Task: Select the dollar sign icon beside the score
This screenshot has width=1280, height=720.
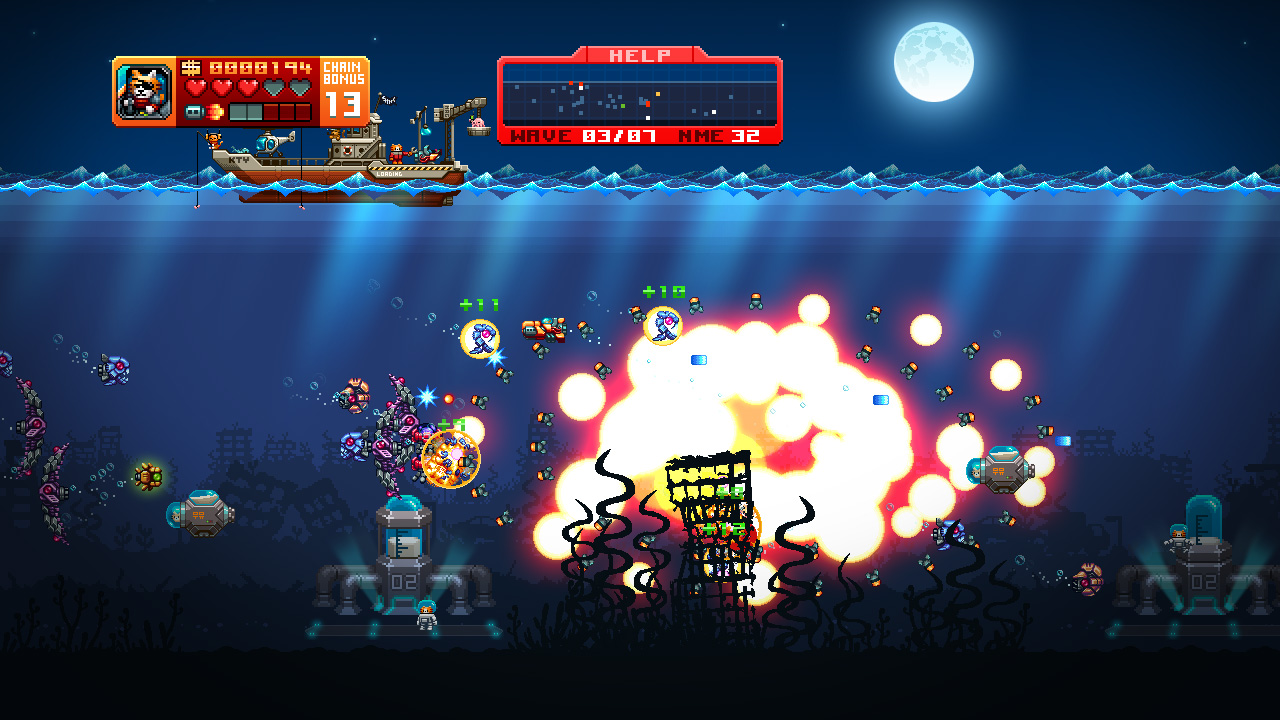Action: pos(191,67)
